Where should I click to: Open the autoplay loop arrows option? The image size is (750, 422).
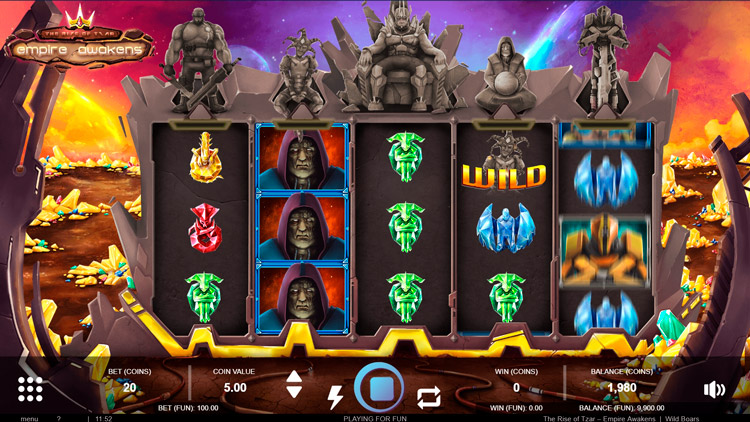(428, 397)
